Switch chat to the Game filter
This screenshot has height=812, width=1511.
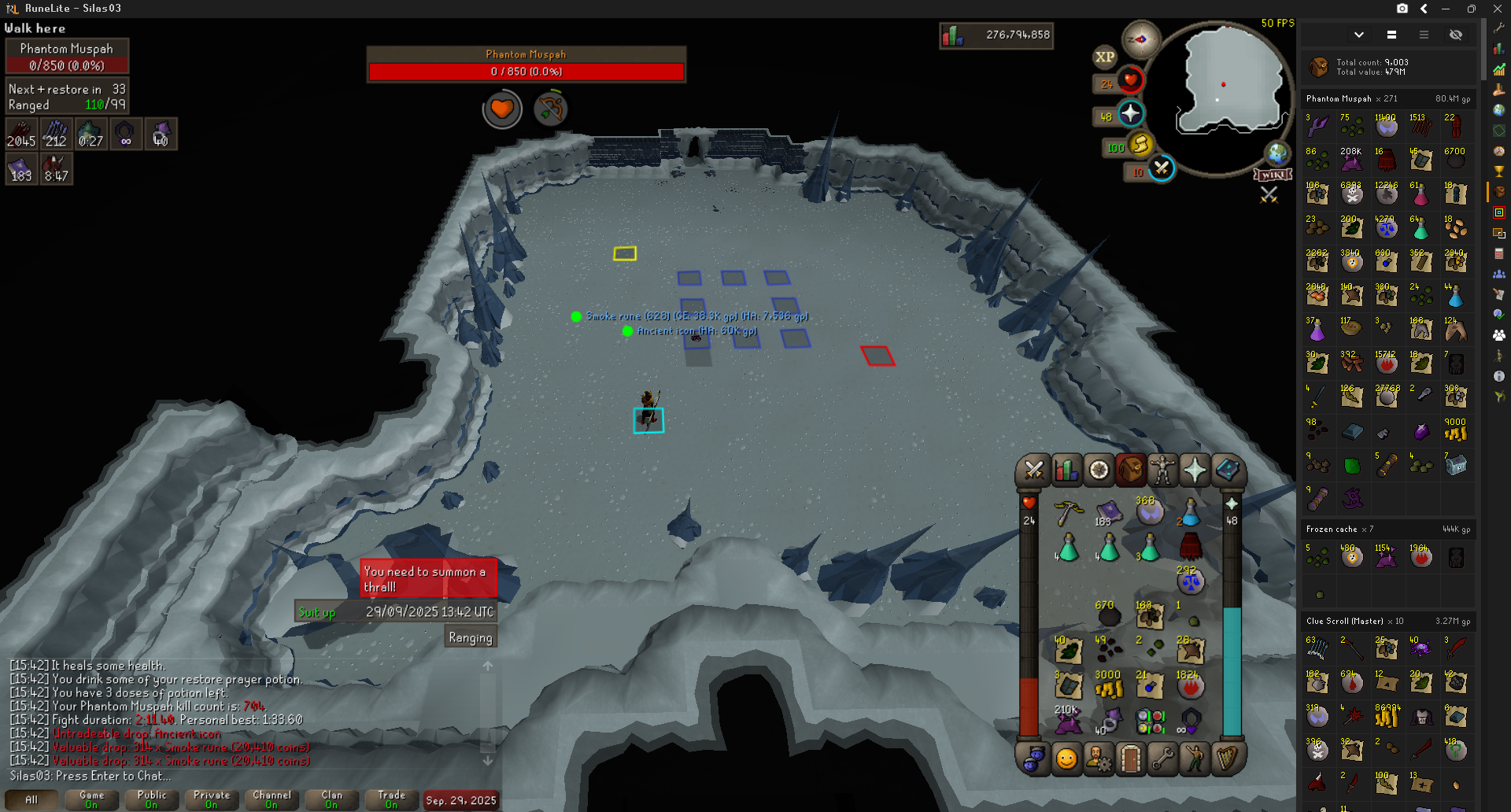(x=91, y=799)
